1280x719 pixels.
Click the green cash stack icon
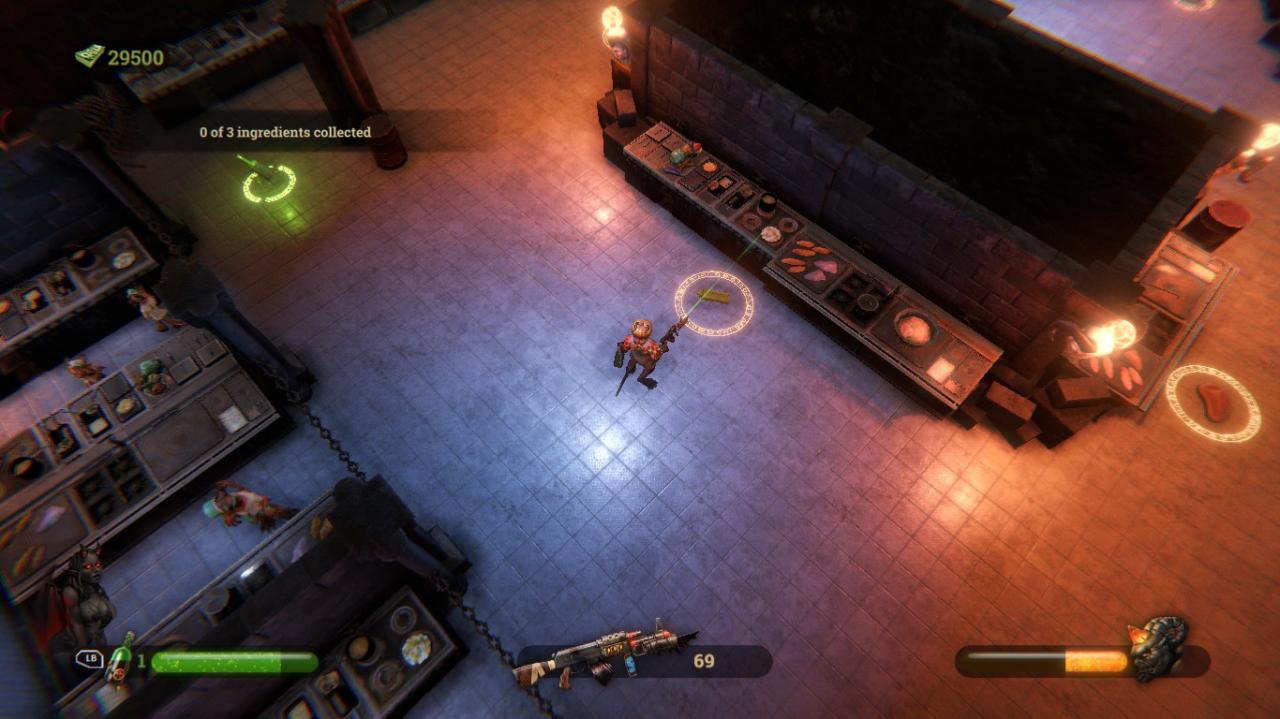[90, 56]
